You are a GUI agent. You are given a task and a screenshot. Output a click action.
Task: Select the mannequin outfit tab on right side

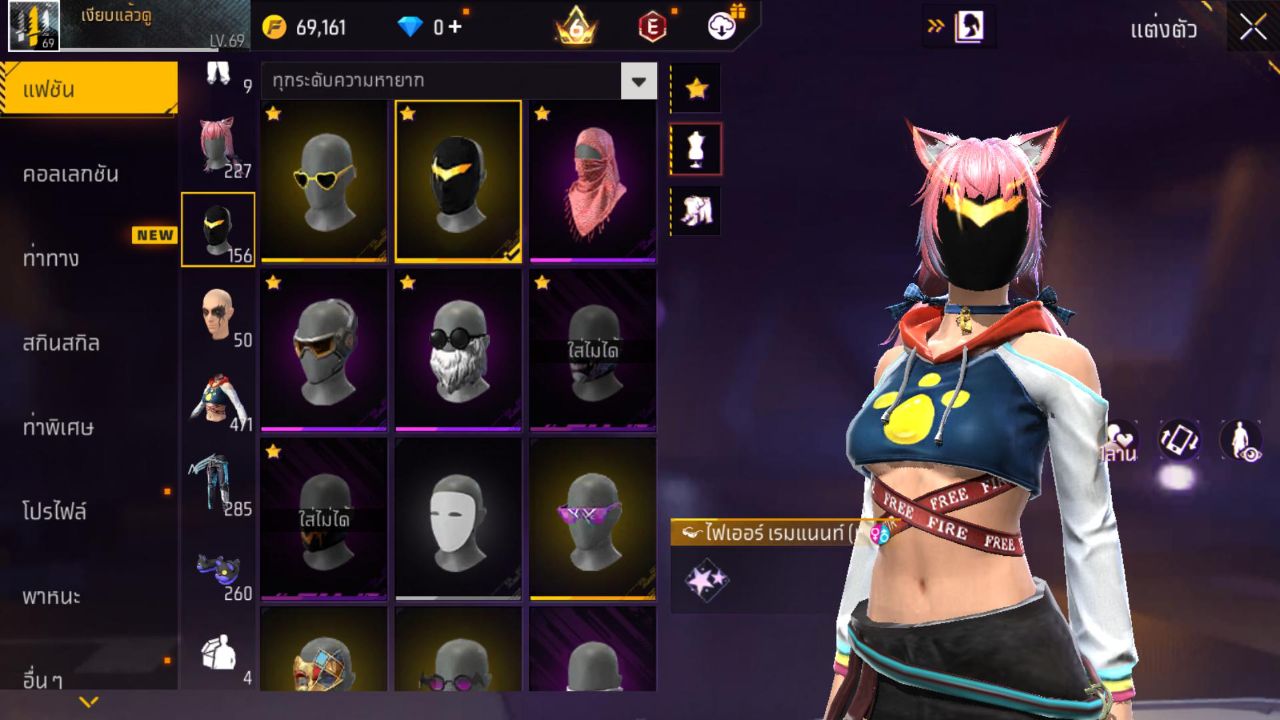(696, 147)
